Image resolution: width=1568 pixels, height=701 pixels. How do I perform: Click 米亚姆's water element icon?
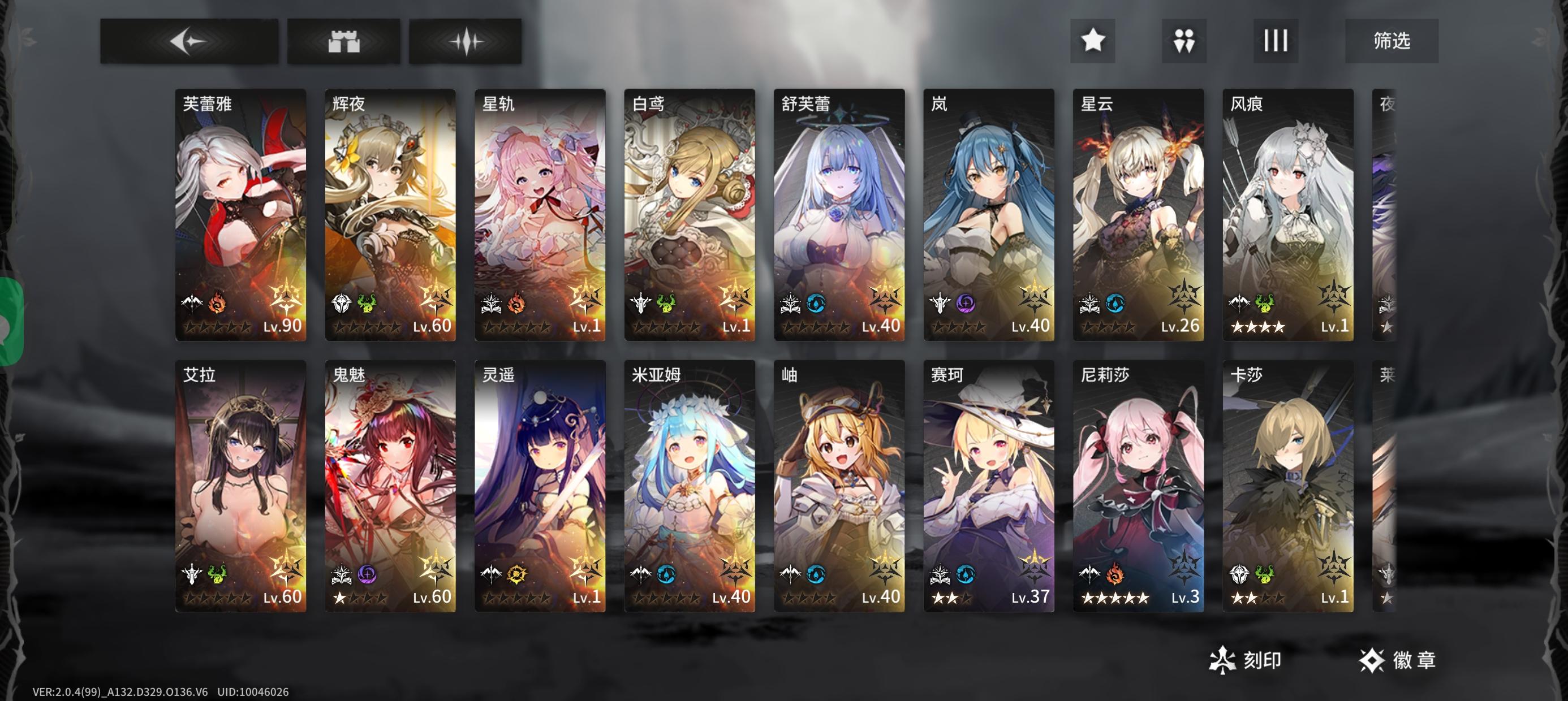pos(666,574)
